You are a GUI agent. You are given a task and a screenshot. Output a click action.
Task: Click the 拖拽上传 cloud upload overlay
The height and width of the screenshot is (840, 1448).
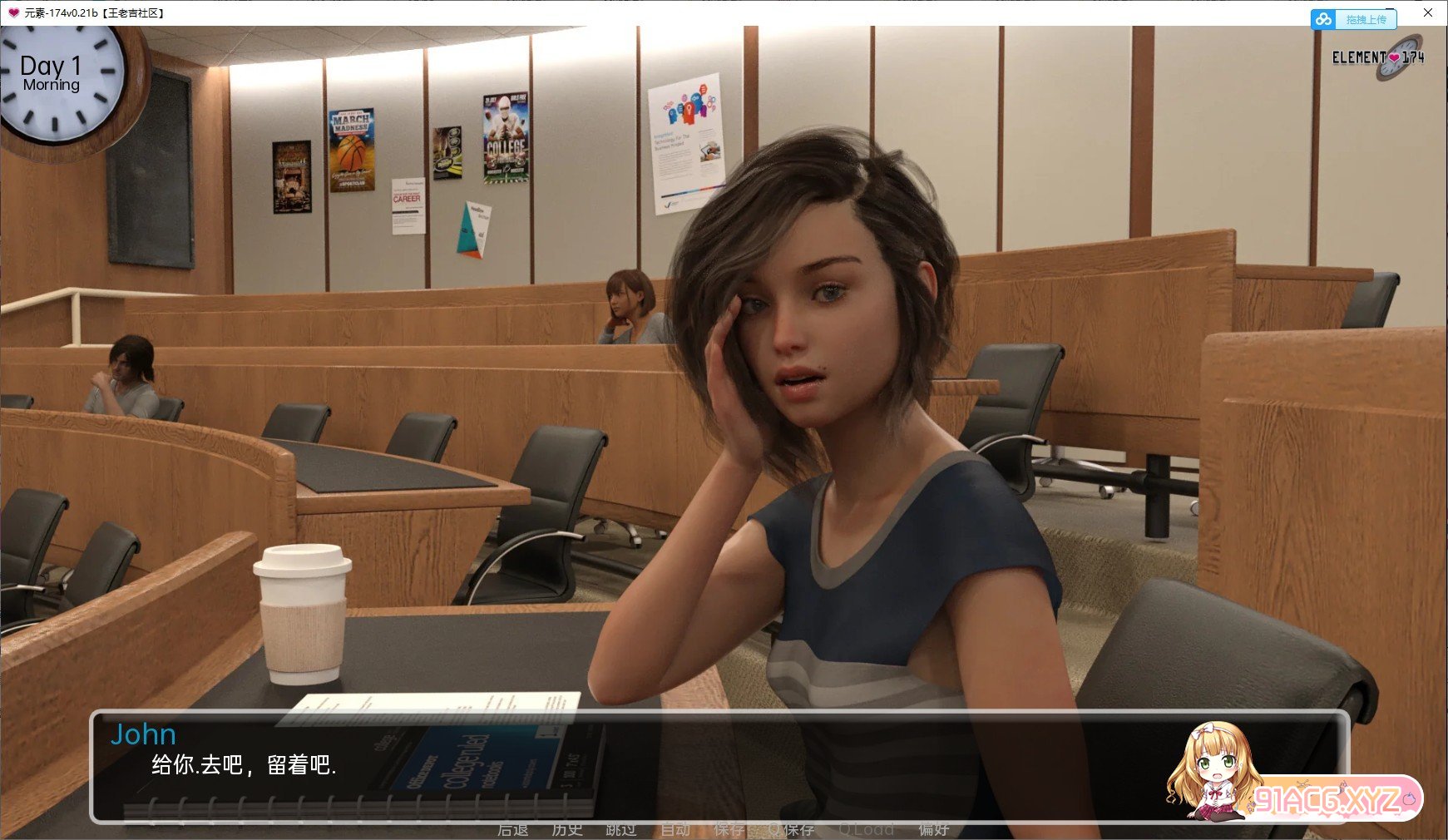1354,19
